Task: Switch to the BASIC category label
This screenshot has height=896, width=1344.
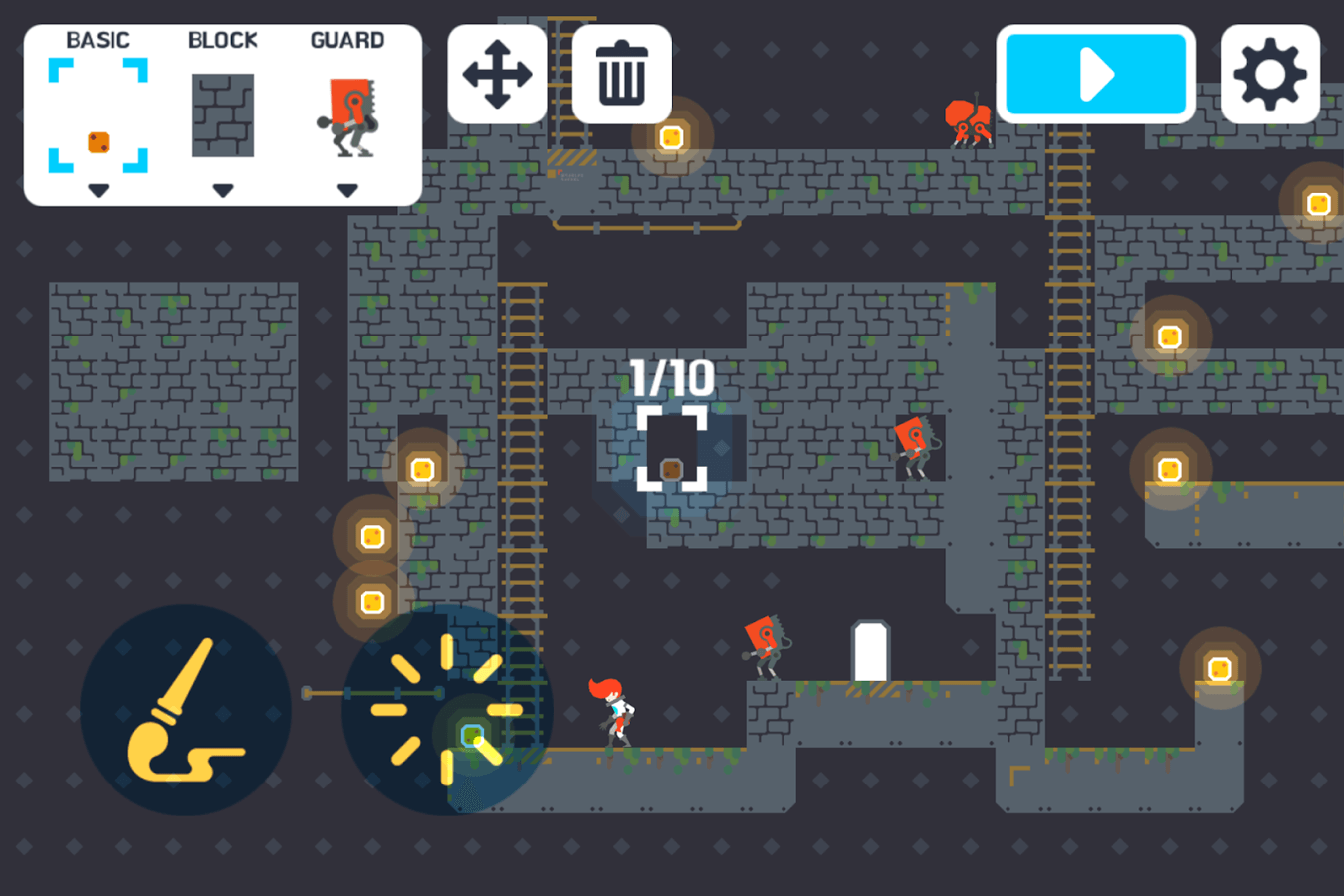Action: (97, 40)
